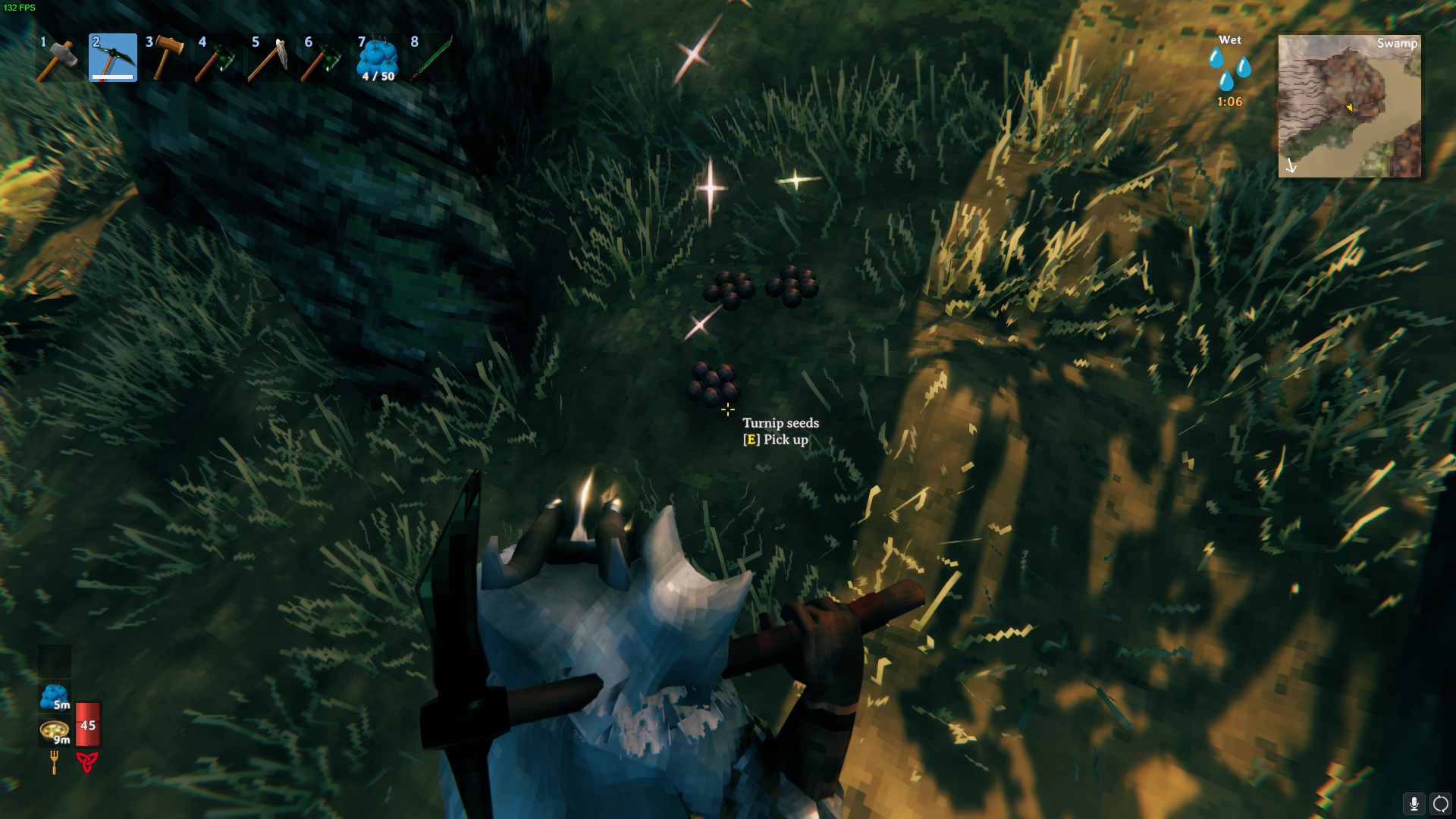
Task: Click the Wet status effect icon
Action: pos(1229,69)
